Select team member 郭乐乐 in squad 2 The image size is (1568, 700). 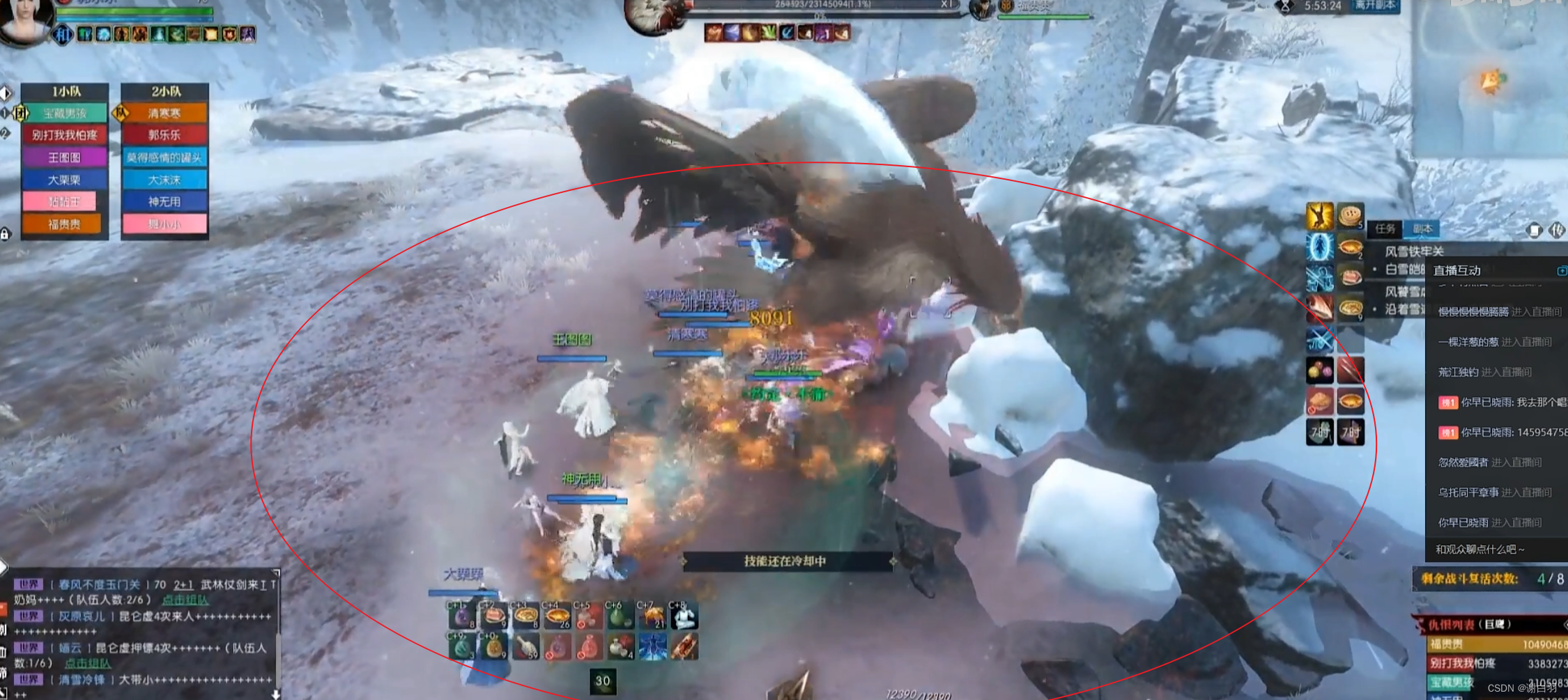coord(164,135)
